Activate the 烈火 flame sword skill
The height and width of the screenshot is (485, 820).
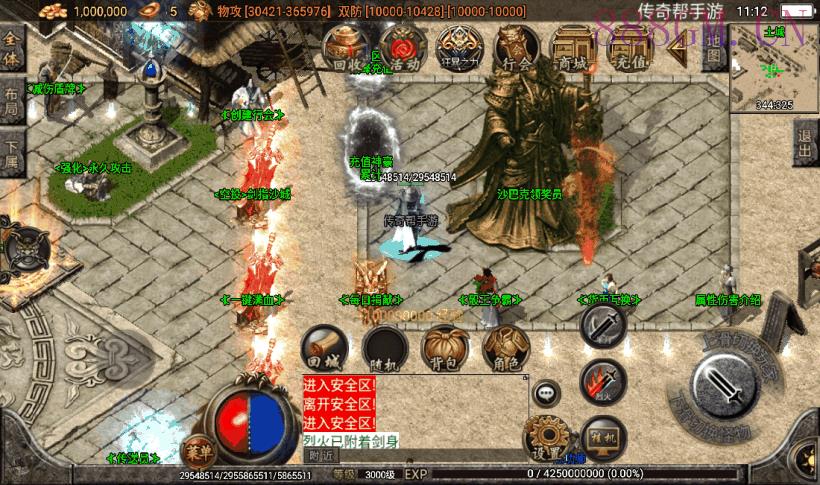click(x=602, y=381)
